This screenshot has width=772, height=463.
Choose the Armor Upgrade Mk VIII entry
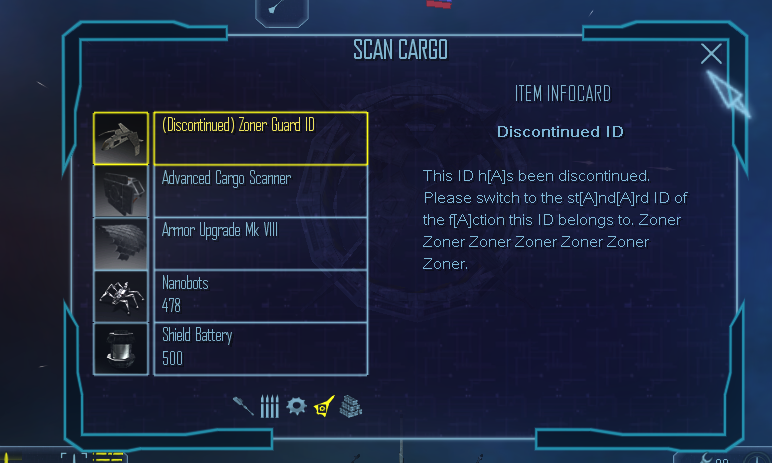(x=260, y=243)
